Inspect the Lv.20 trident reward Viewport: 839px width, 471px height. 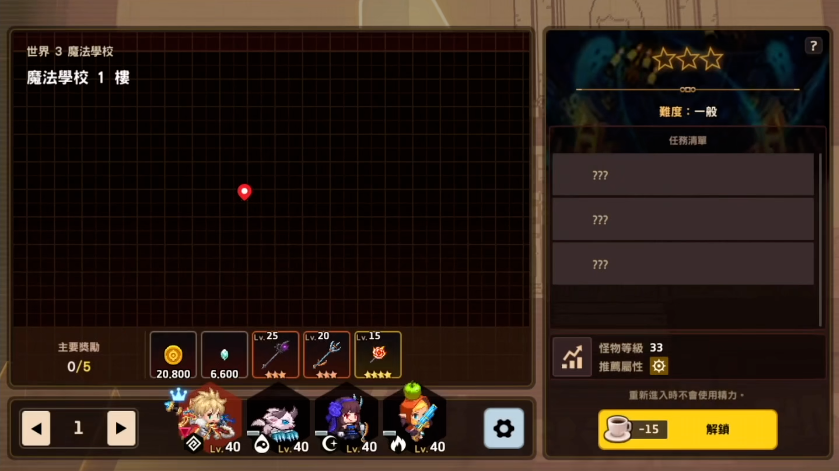tap(326, 356)
